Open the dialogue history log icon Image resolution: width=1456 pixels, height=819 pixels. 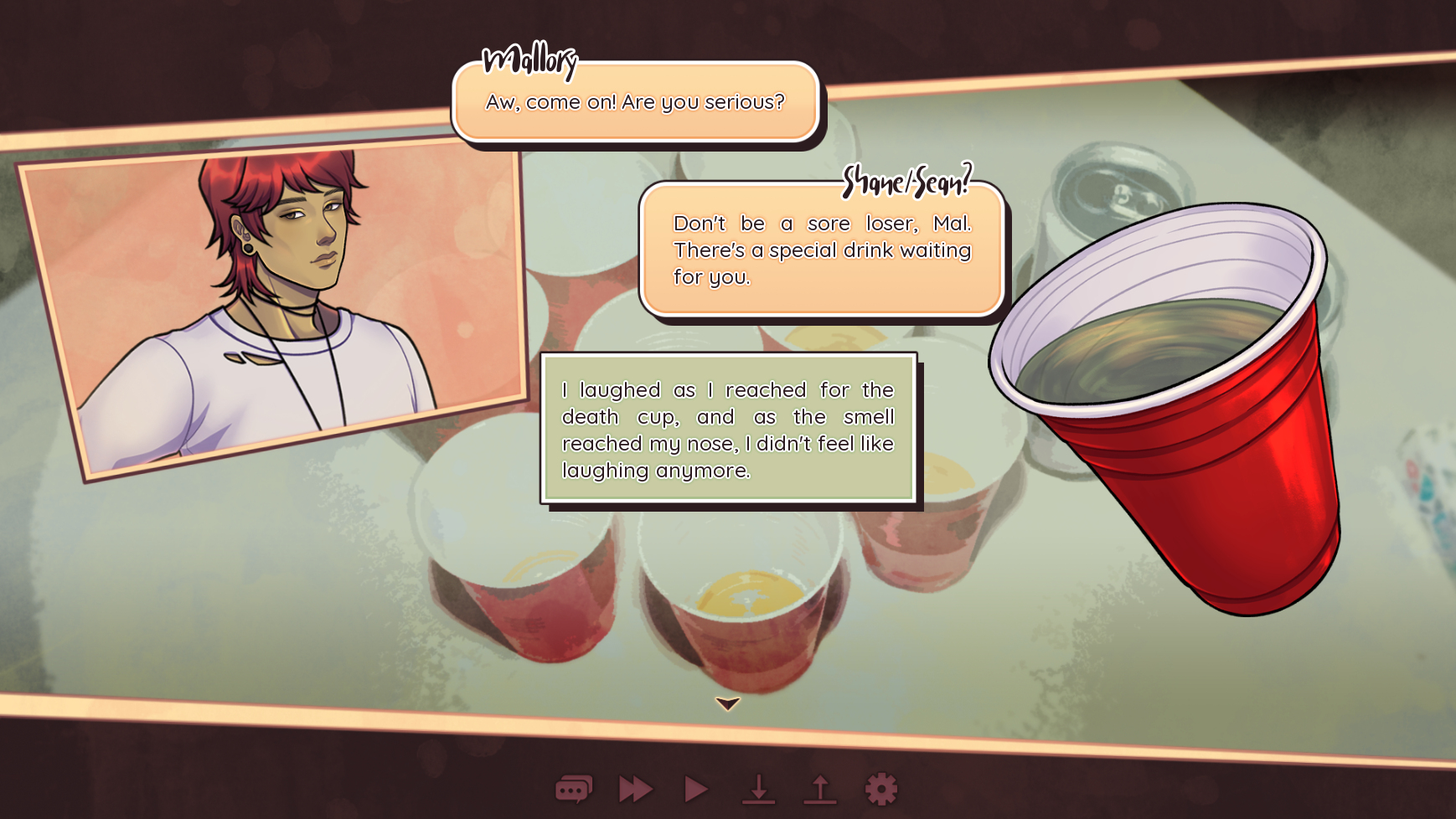coord(574,789)
